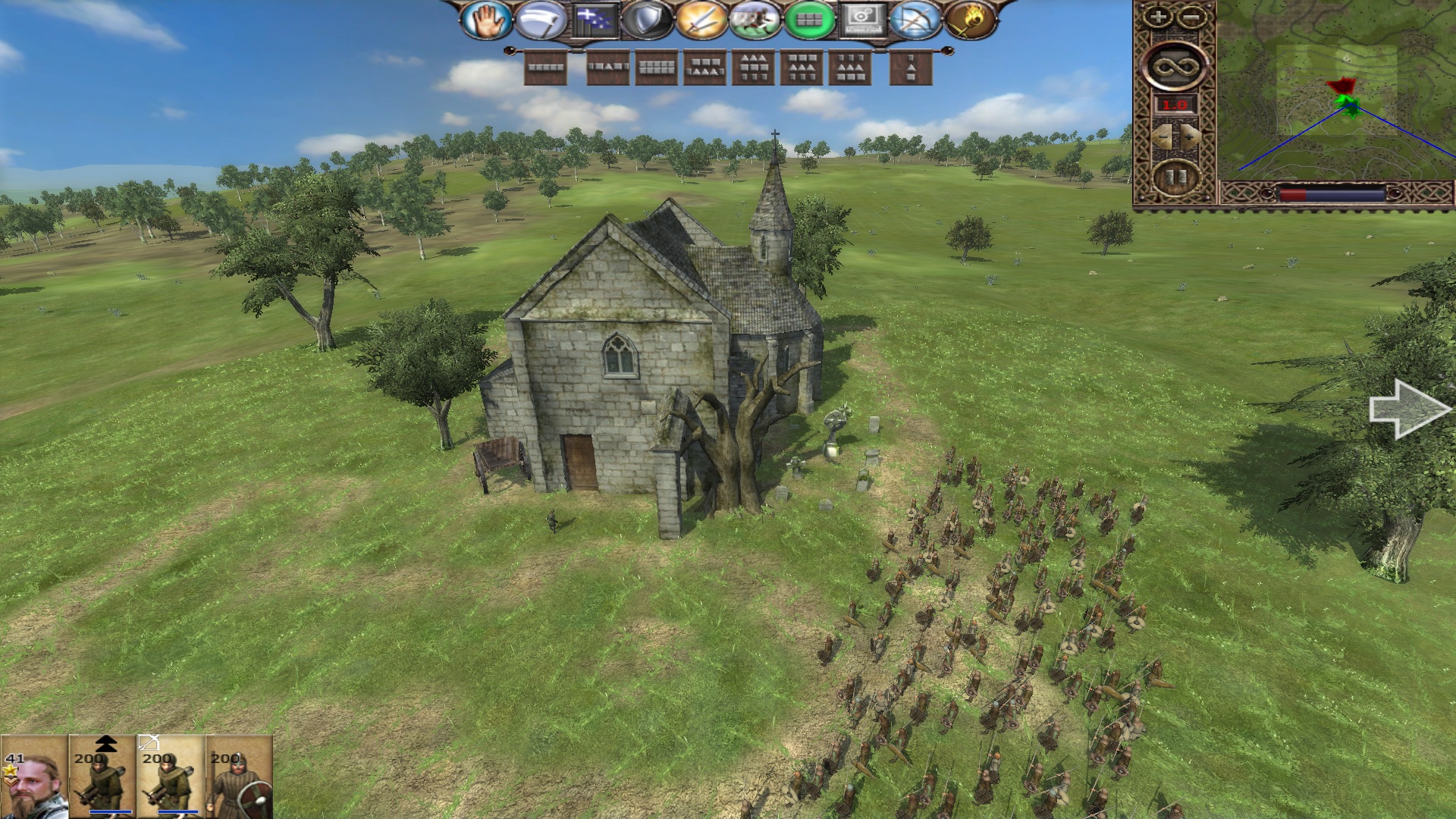
Task: Click the infinity symbol timer button
Action: [1174, 67]
